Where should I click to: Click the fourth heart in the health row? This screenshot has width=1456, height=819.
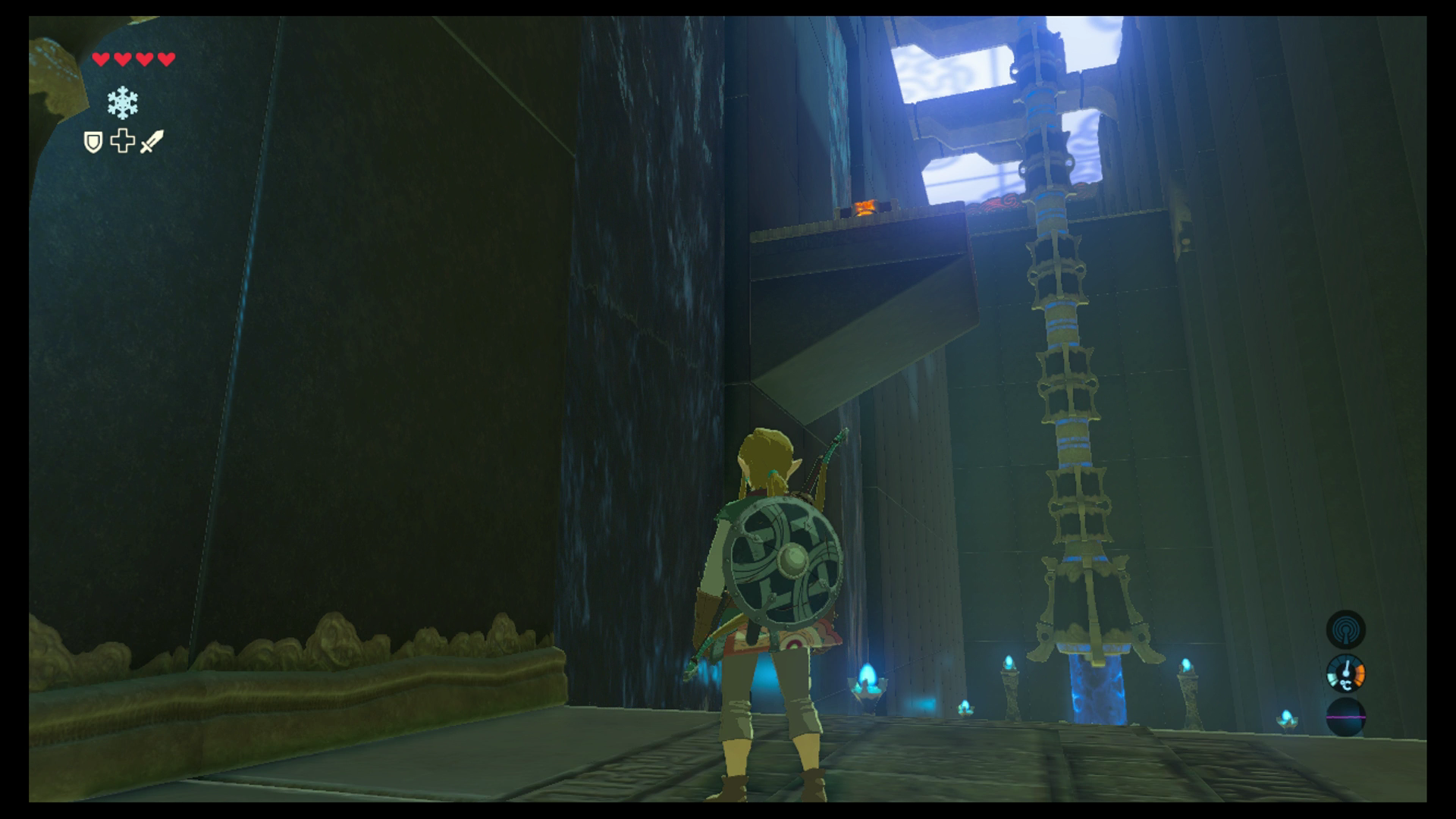coord(166,59)
